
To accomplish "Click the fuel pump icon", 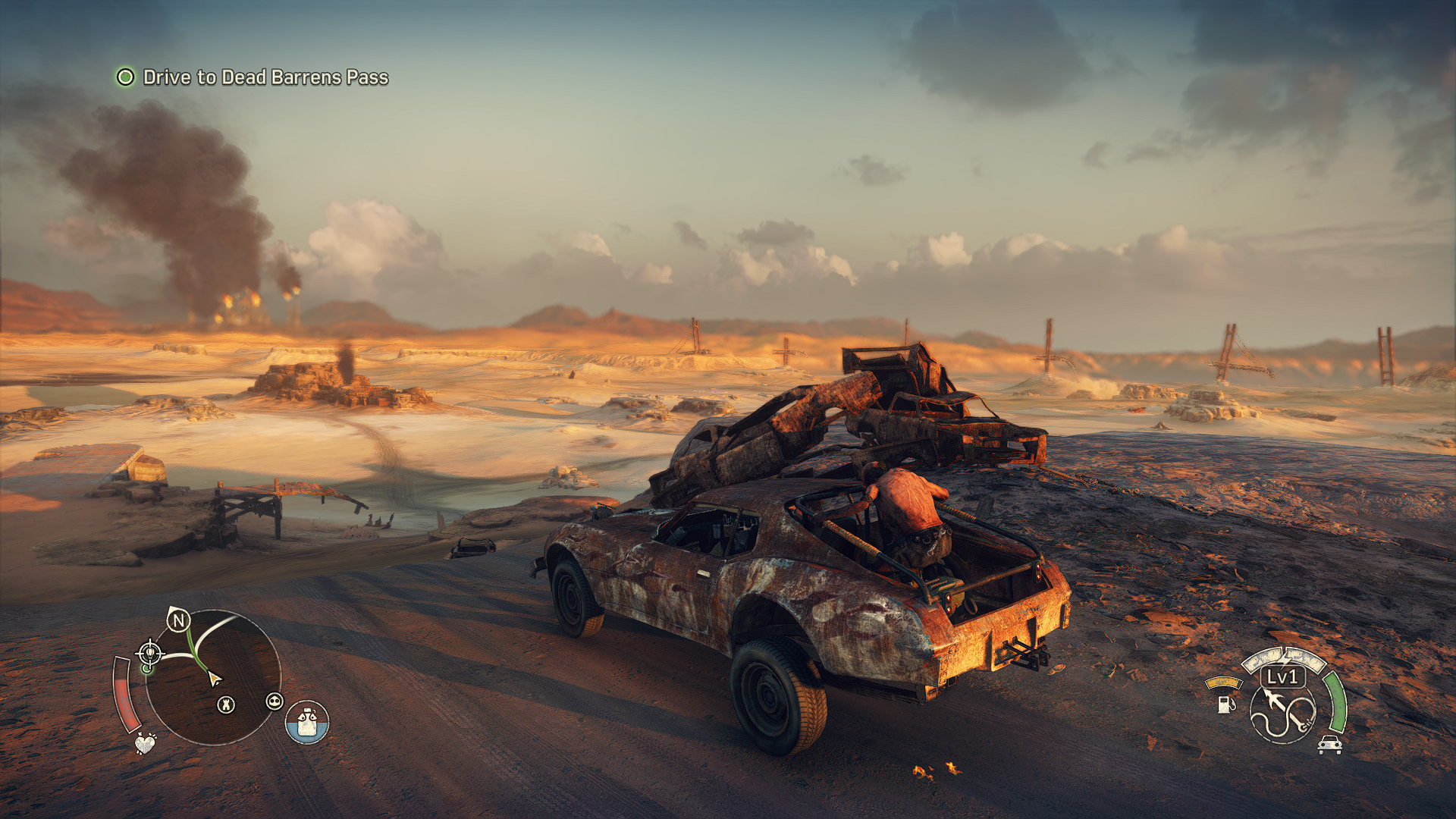I will click(1225, 704).
